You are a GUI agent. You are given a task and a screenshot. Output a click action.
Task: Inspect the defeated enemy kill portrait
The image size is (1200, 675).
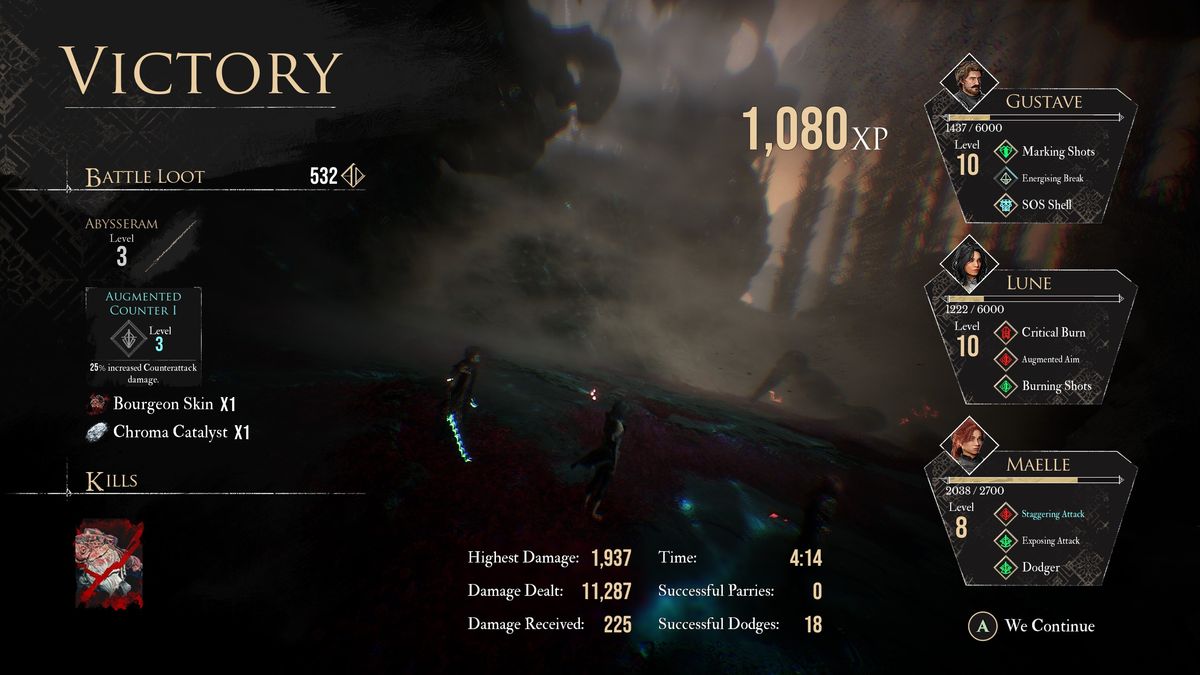pos(109,564)
